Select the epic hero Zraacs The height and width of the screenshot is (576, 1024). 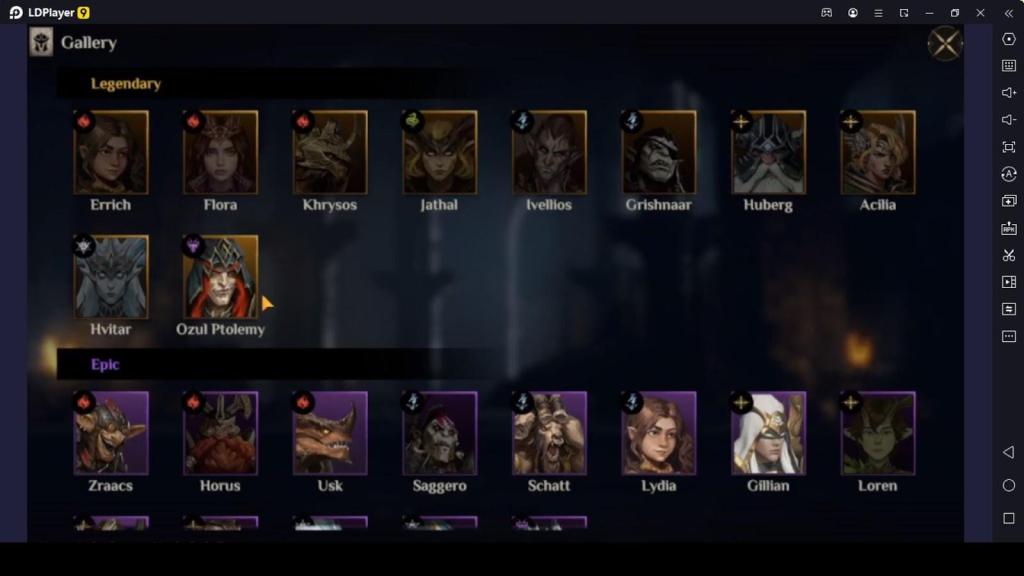tap(111, 433)
